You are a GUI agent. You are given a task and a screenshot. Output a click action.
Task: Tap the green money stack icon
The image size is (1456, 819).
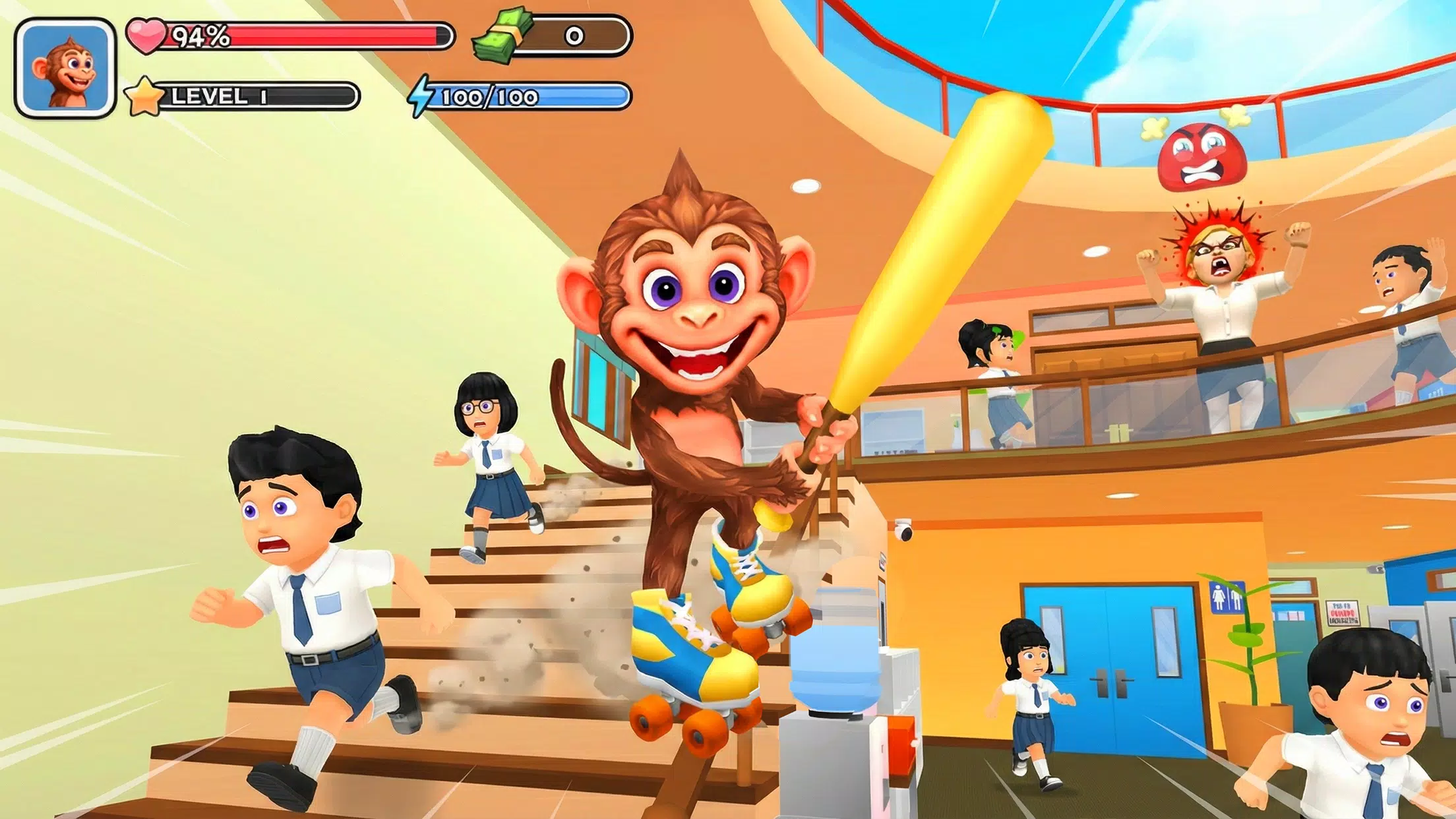click(x=502, y=36)
